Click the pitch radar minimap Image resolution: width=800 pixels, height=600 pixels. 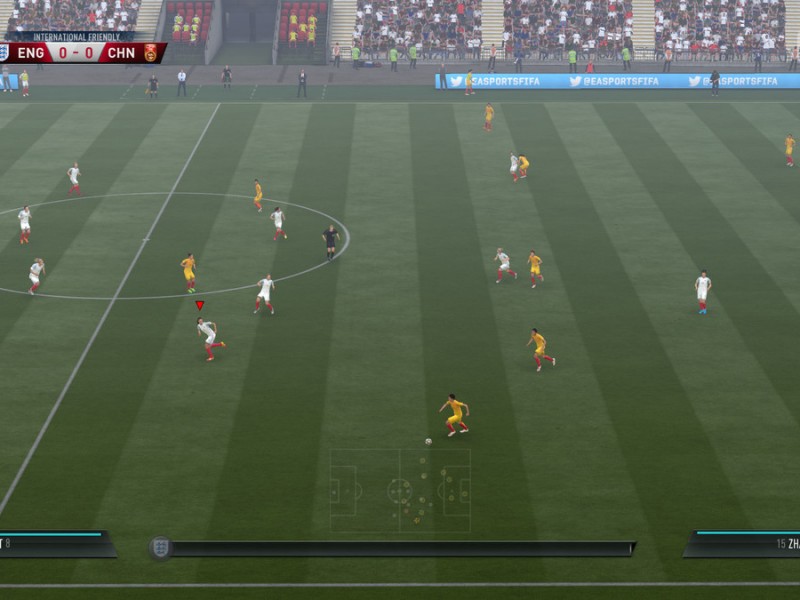(x=400, y=490)
